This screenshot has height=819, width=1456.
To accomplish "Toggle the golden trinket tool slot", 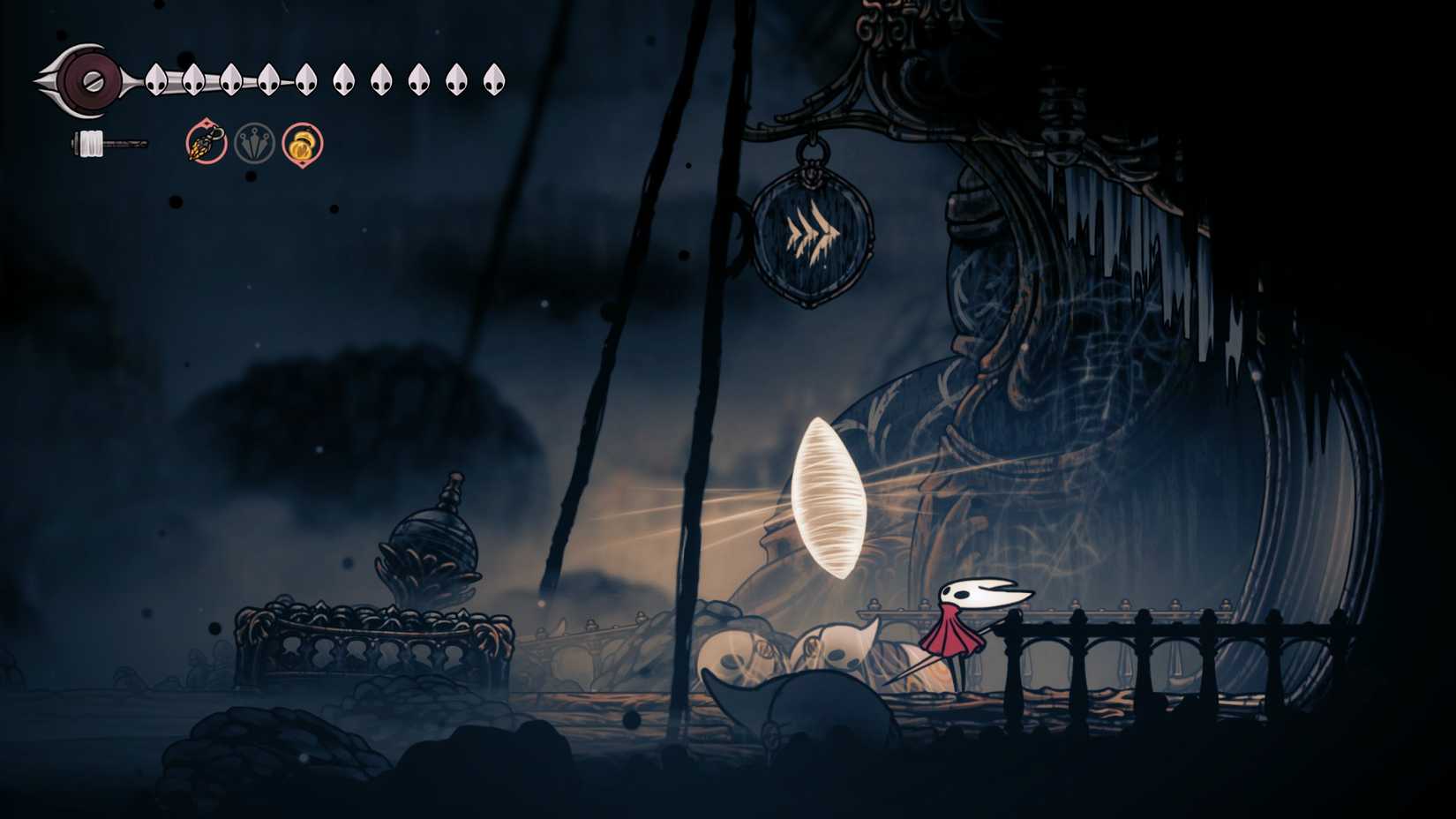I will tap(301, 144).
